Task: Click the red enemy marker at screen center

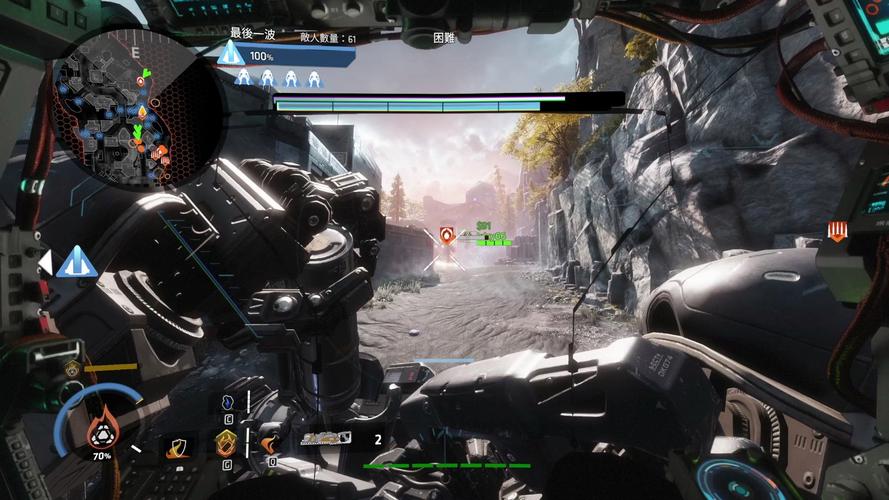Action: (447, 236)
